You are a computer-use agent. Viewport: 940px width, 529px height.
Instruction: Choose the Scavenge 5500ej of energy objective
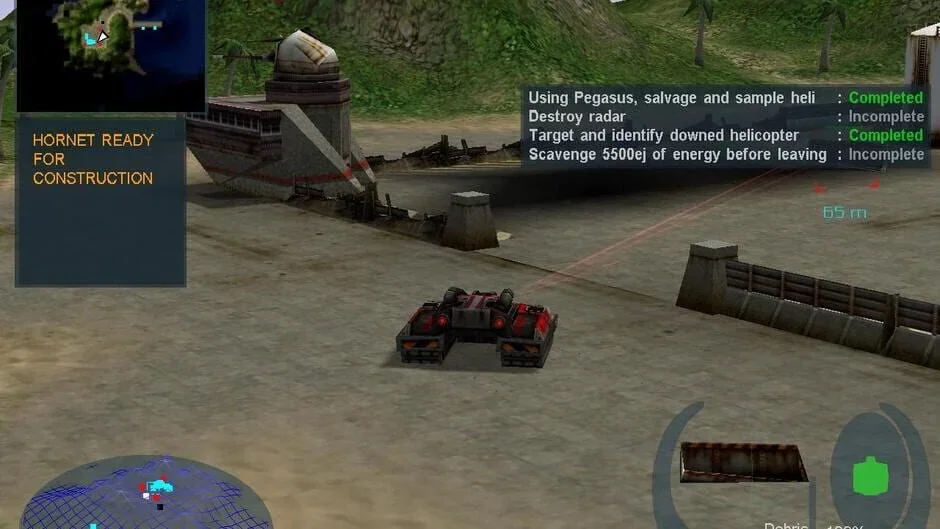pyautogui.click(x=677, y=155)
